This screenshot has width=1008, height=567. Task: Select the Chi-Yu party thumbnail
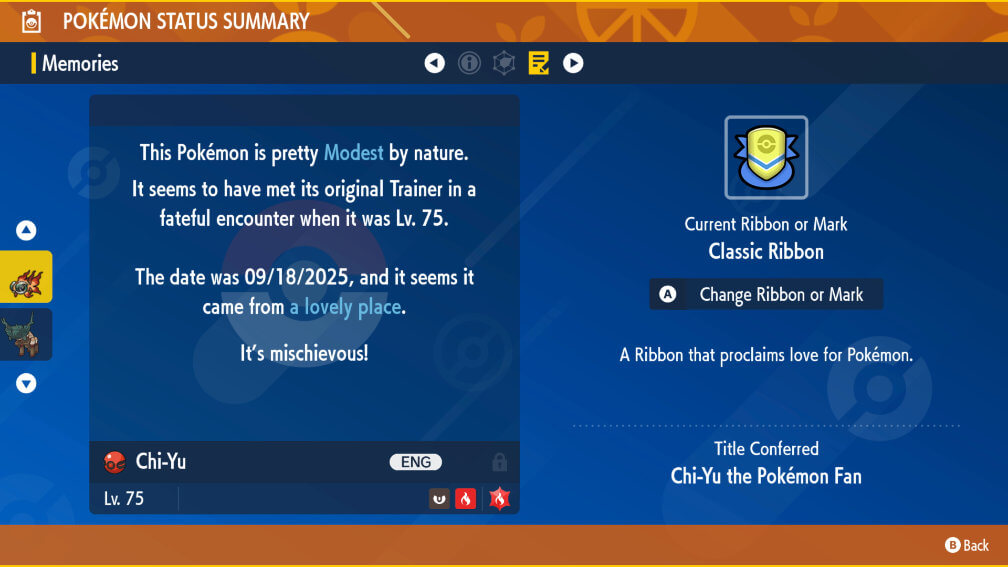[x=26, y=277]
